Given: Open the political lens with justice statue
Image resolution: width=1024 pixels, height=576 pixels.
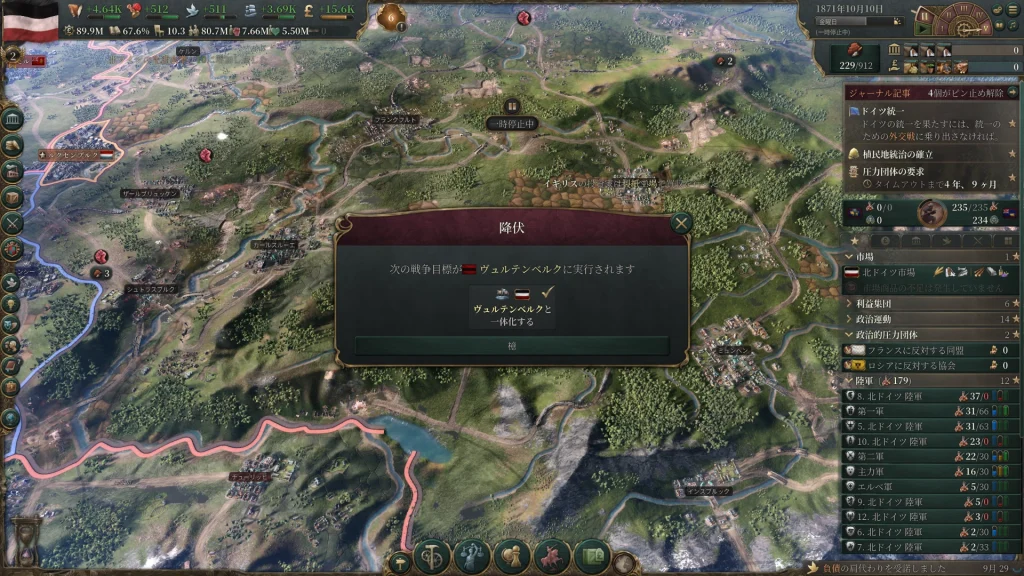Looking at the screenshot, I should coord(472,556).
